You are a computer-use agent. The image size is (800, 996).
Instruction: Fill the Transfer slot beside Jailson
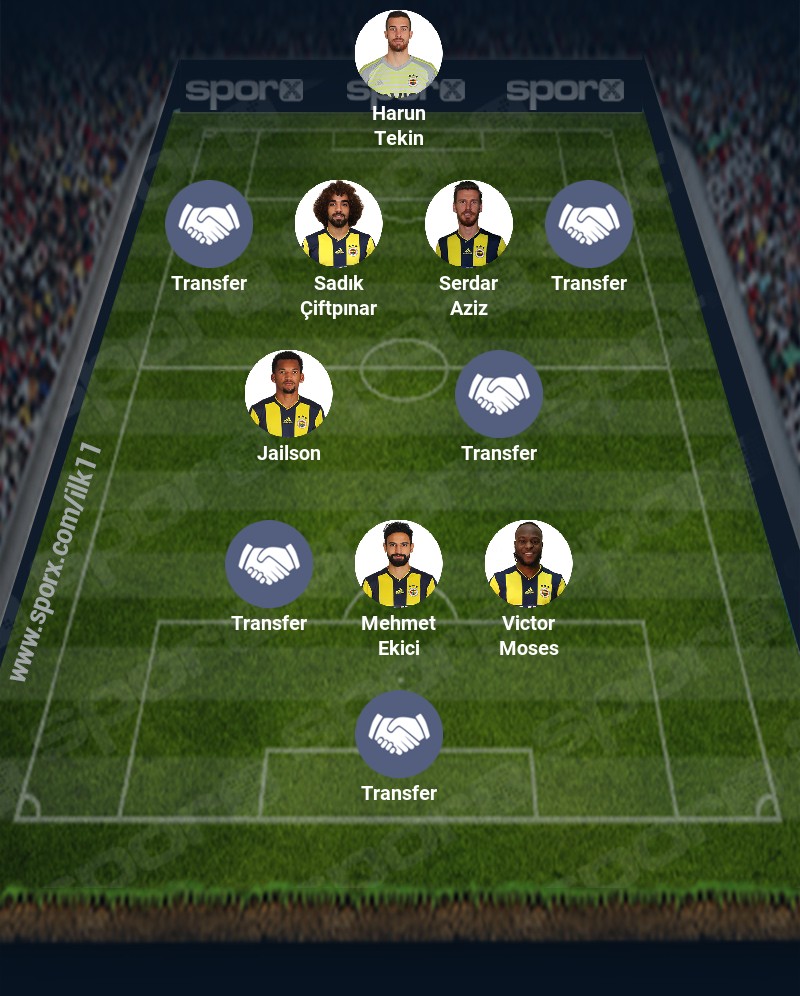(499, 394)
